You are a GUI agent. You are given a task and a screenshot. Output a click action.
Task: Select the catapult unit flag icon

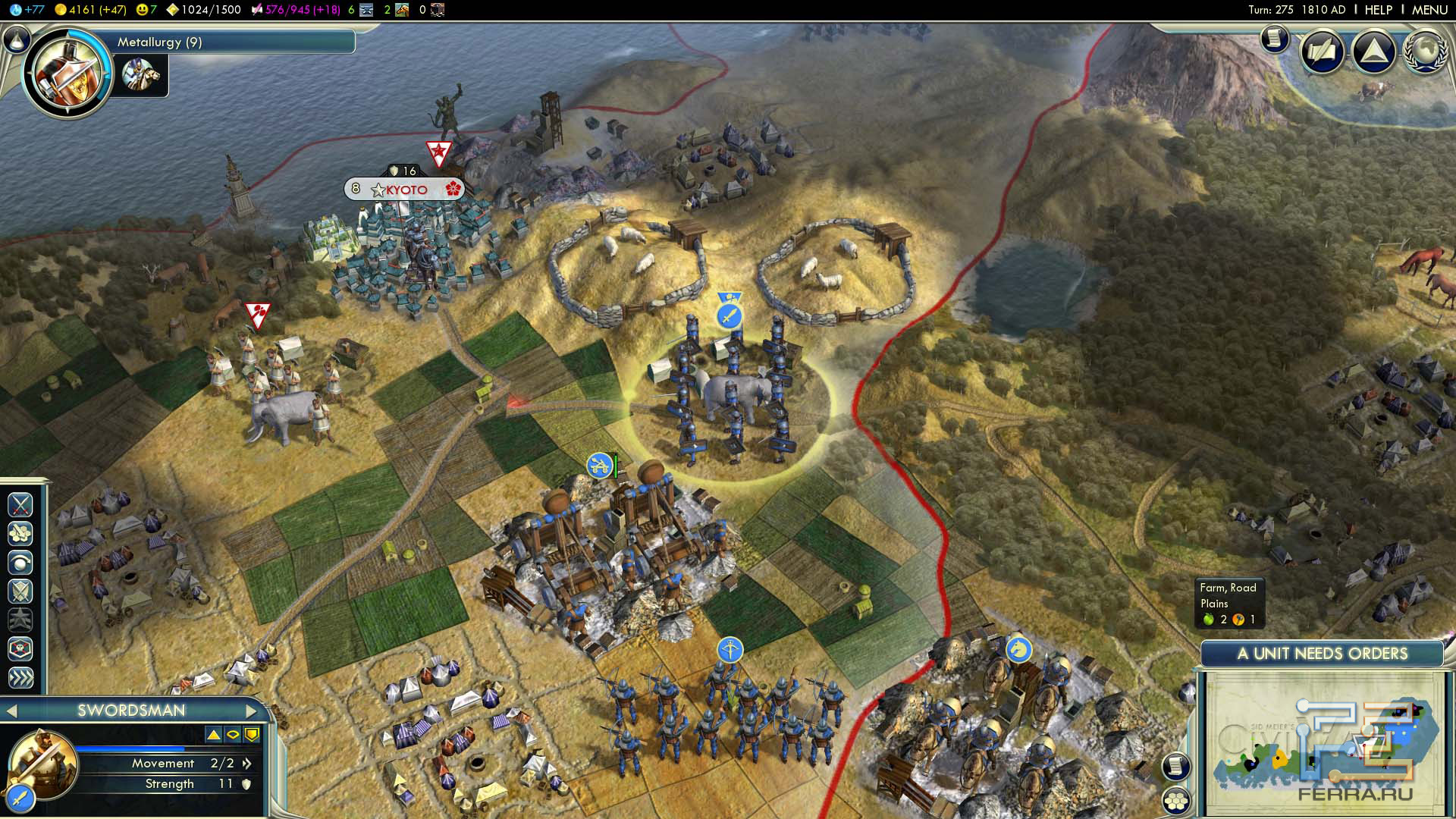(599, 465)
